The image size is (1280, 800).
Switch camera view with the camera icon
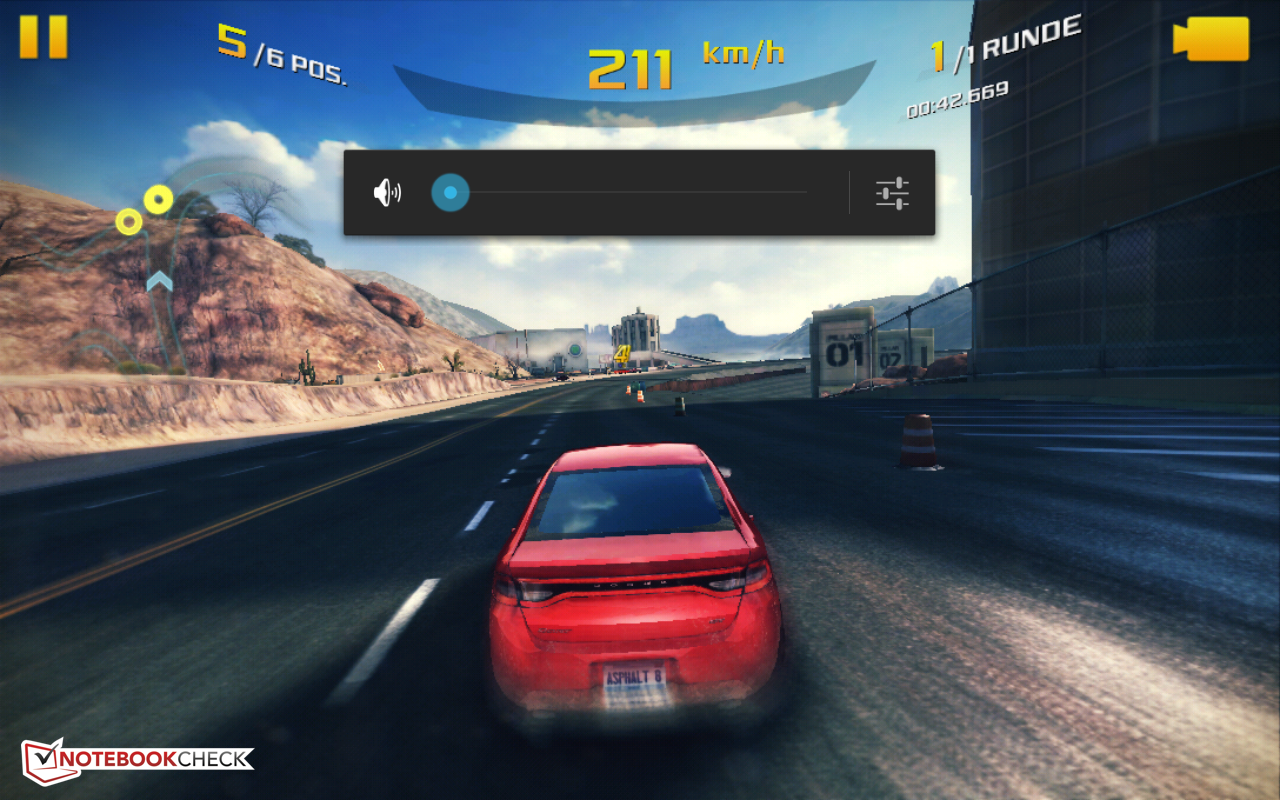[x=1211, y=39]
